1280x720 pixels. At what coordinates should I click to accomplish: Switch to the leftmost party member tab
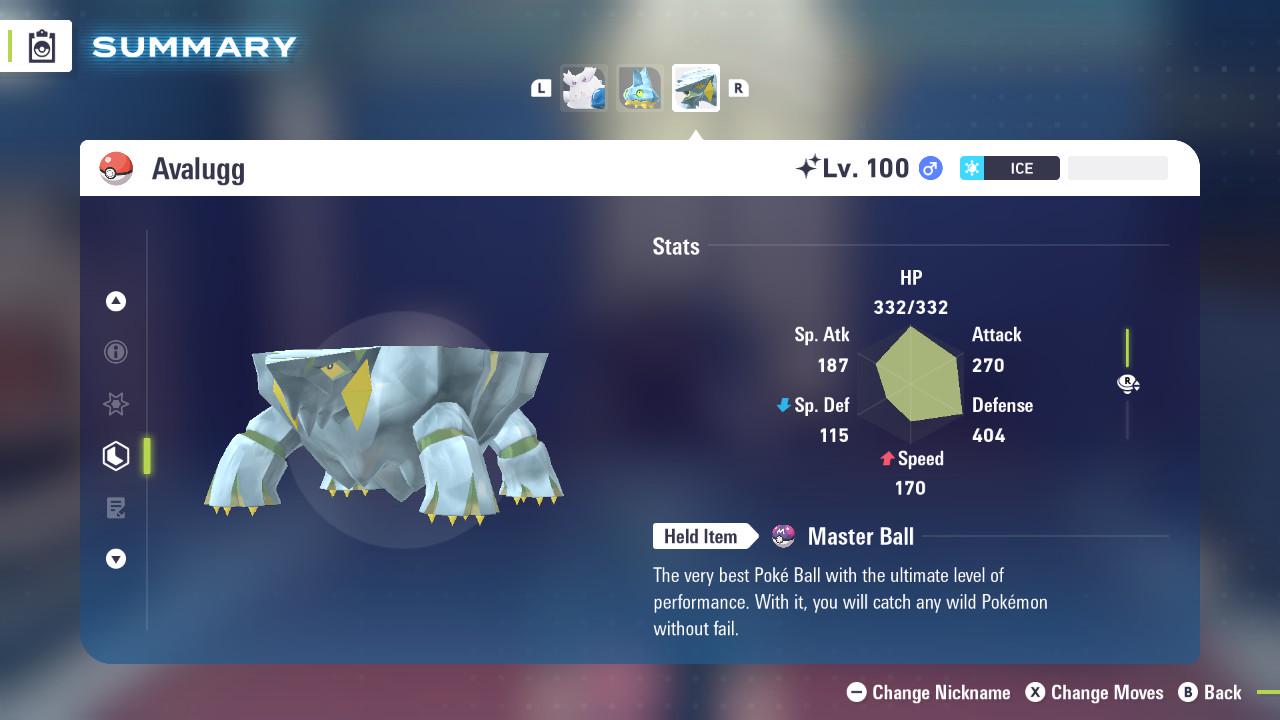click(584, 88)
